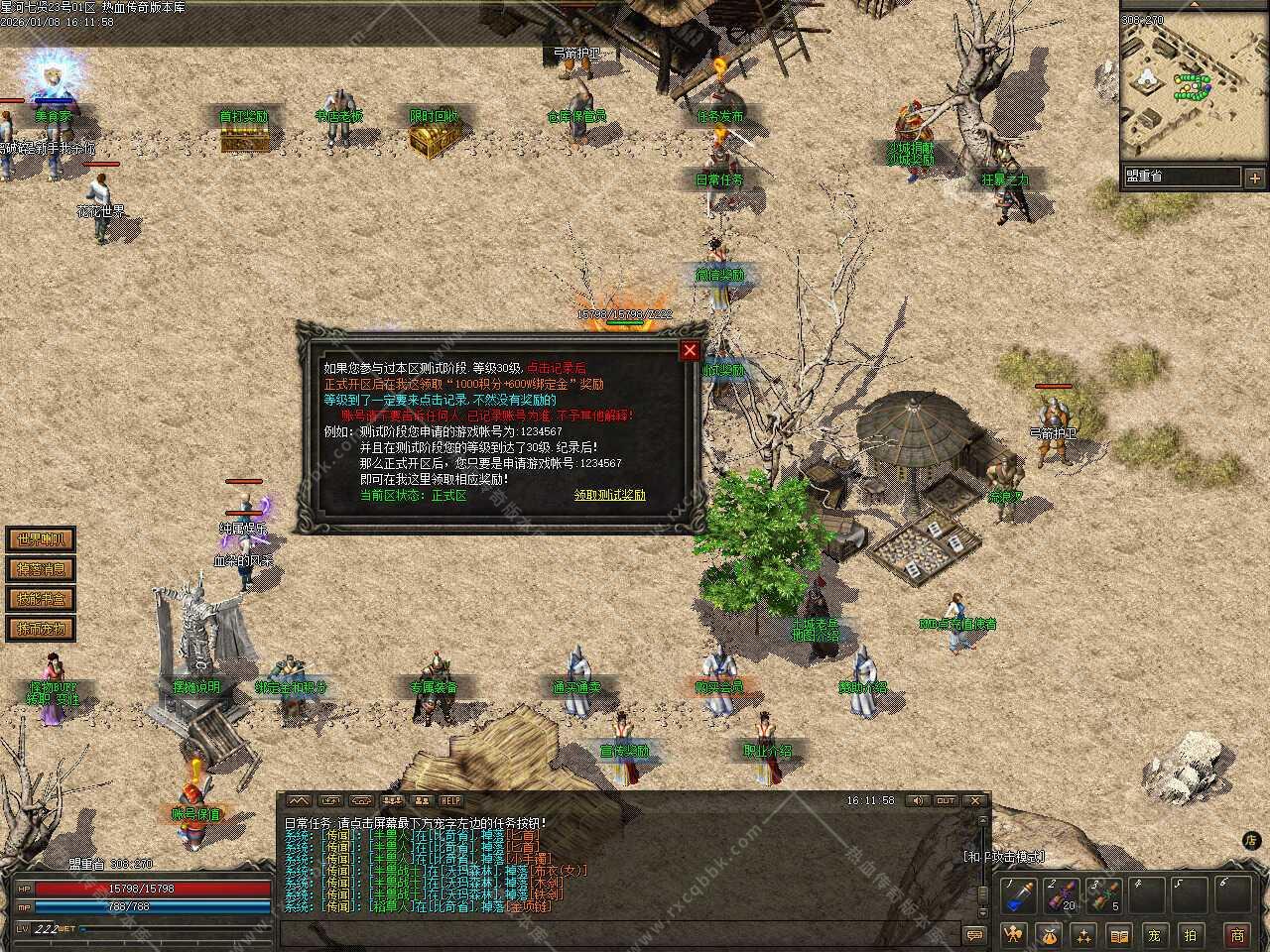Use the scroll stack of 5 in slot 3
The height and width of the screenshot is (952, 1270).
(1102, 896)
